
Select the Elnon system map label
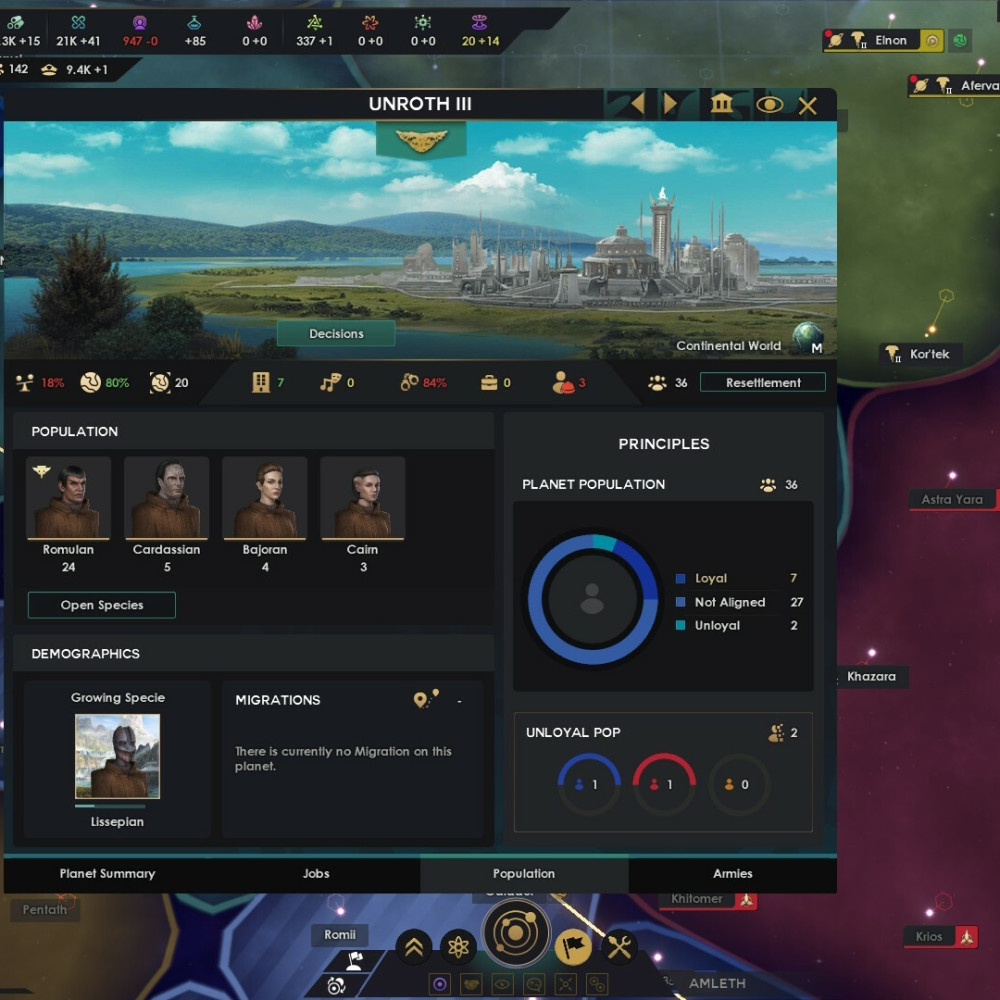point(890,41)
